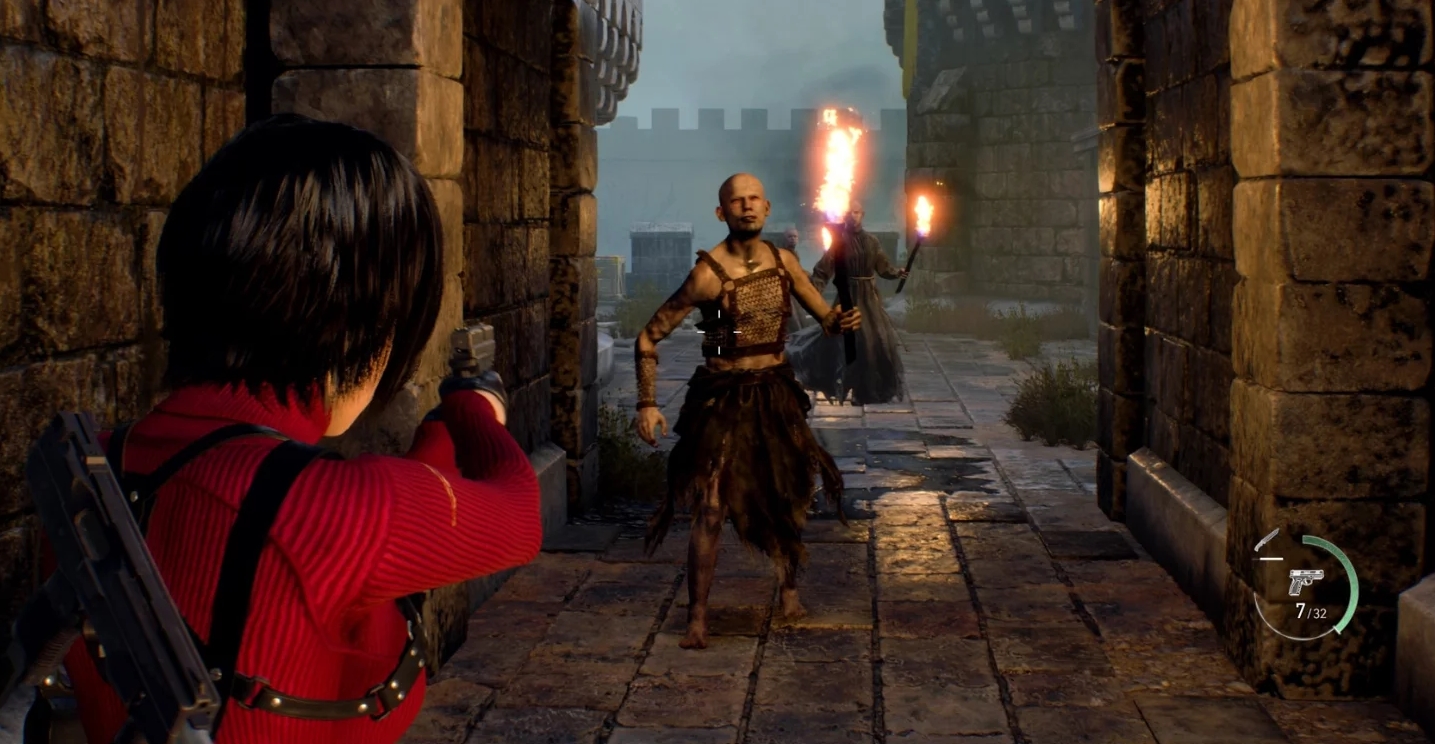Click the knife durability bar icon
Viewport: 1435px width, 744px height.
[x=1270, y=558]
